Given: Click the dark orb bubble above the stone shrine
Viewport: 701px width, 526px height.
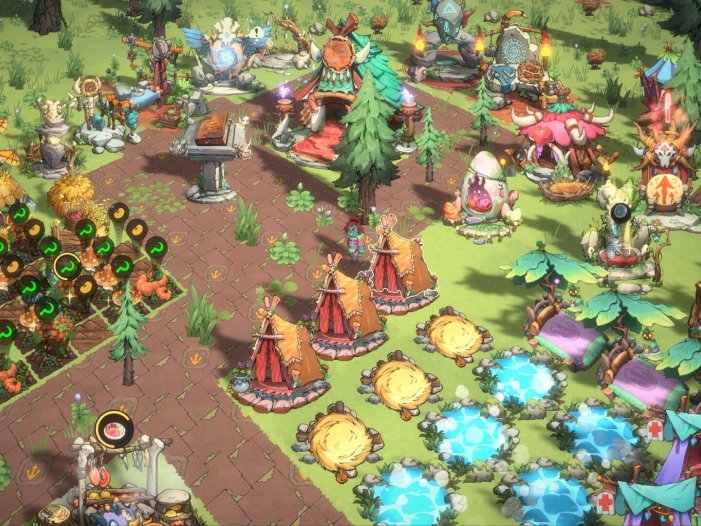Looking at the screenshot, I should 620,212.
